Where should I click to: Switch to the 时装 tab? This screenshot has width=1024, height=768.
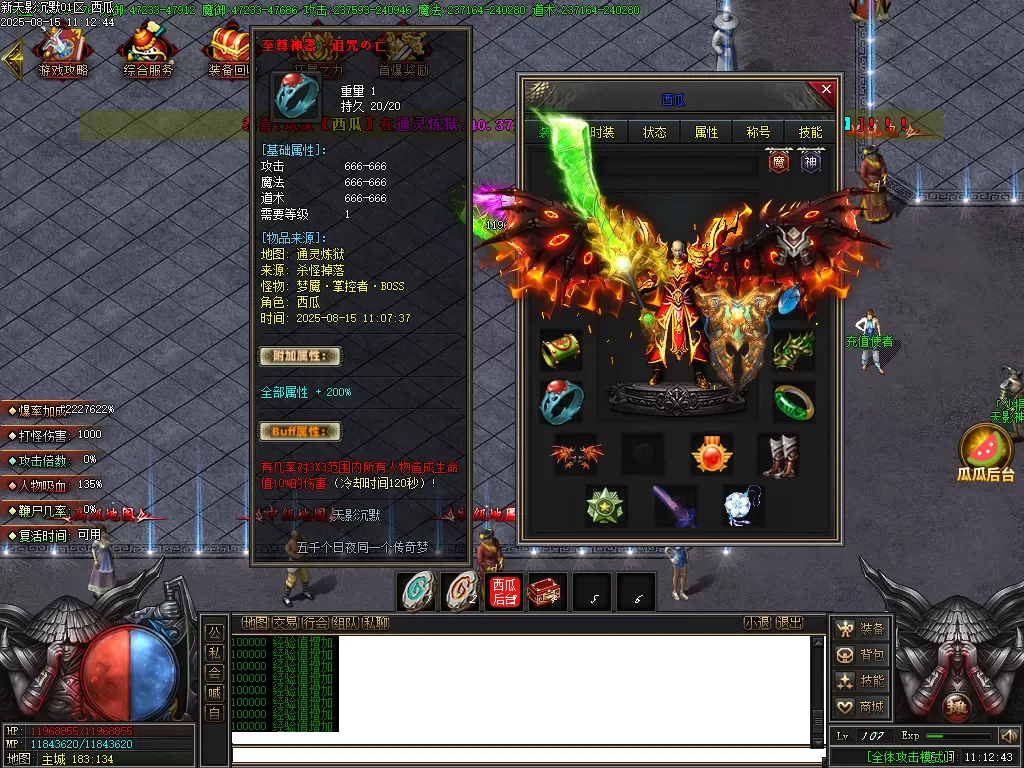602,132
